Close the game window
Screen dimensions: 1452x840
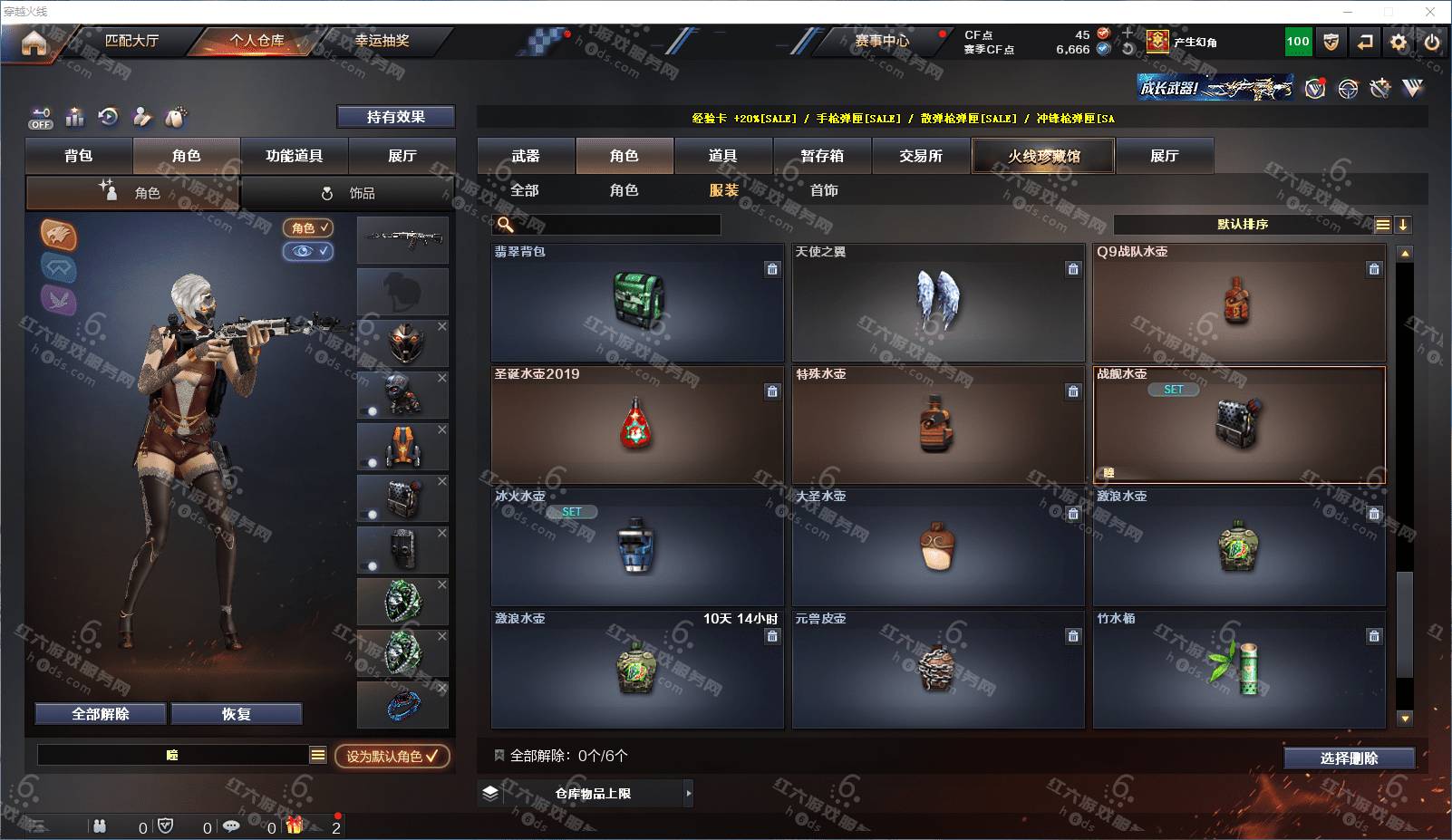(1430, 12)
